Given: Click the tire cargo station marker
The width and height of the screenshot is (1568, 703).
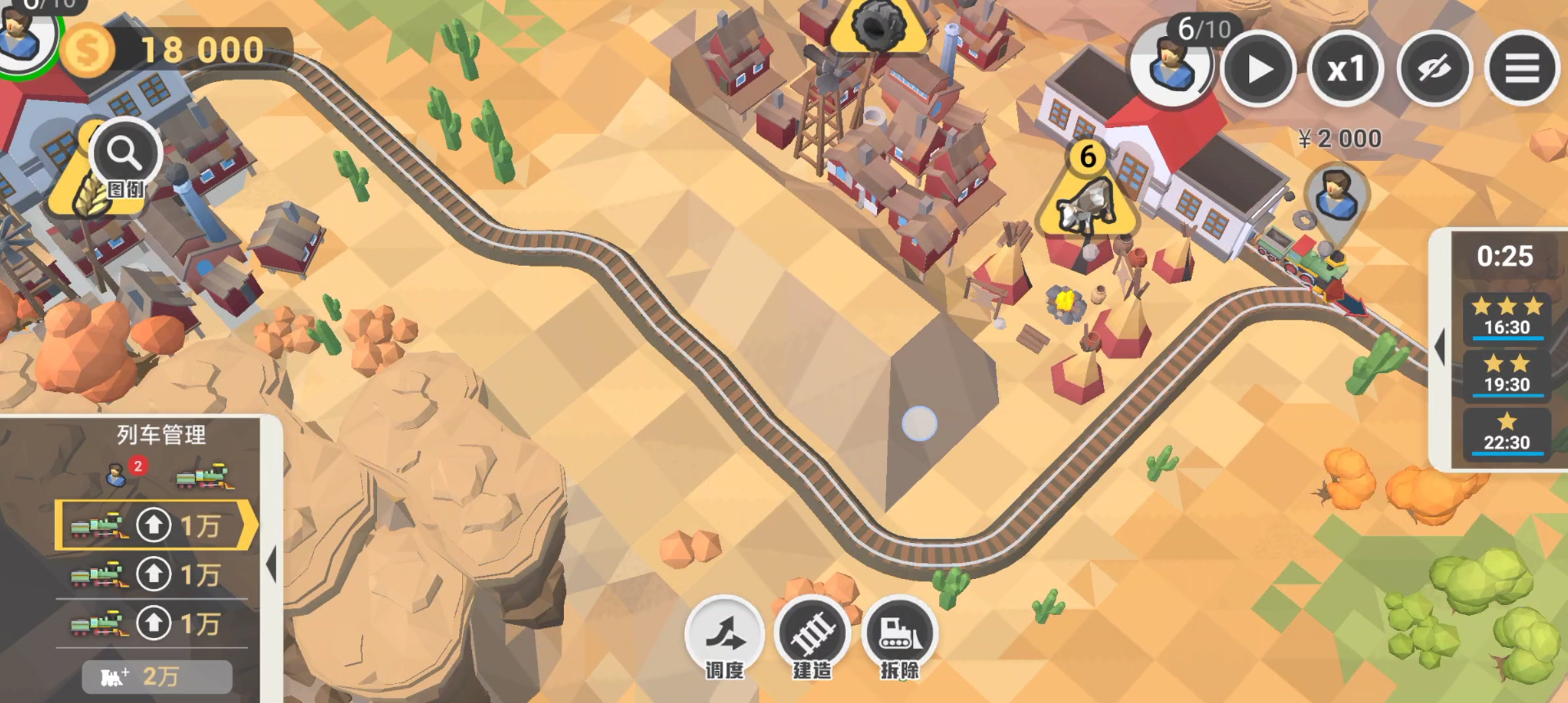Looking at the screenshot, I should coord(878,26).
